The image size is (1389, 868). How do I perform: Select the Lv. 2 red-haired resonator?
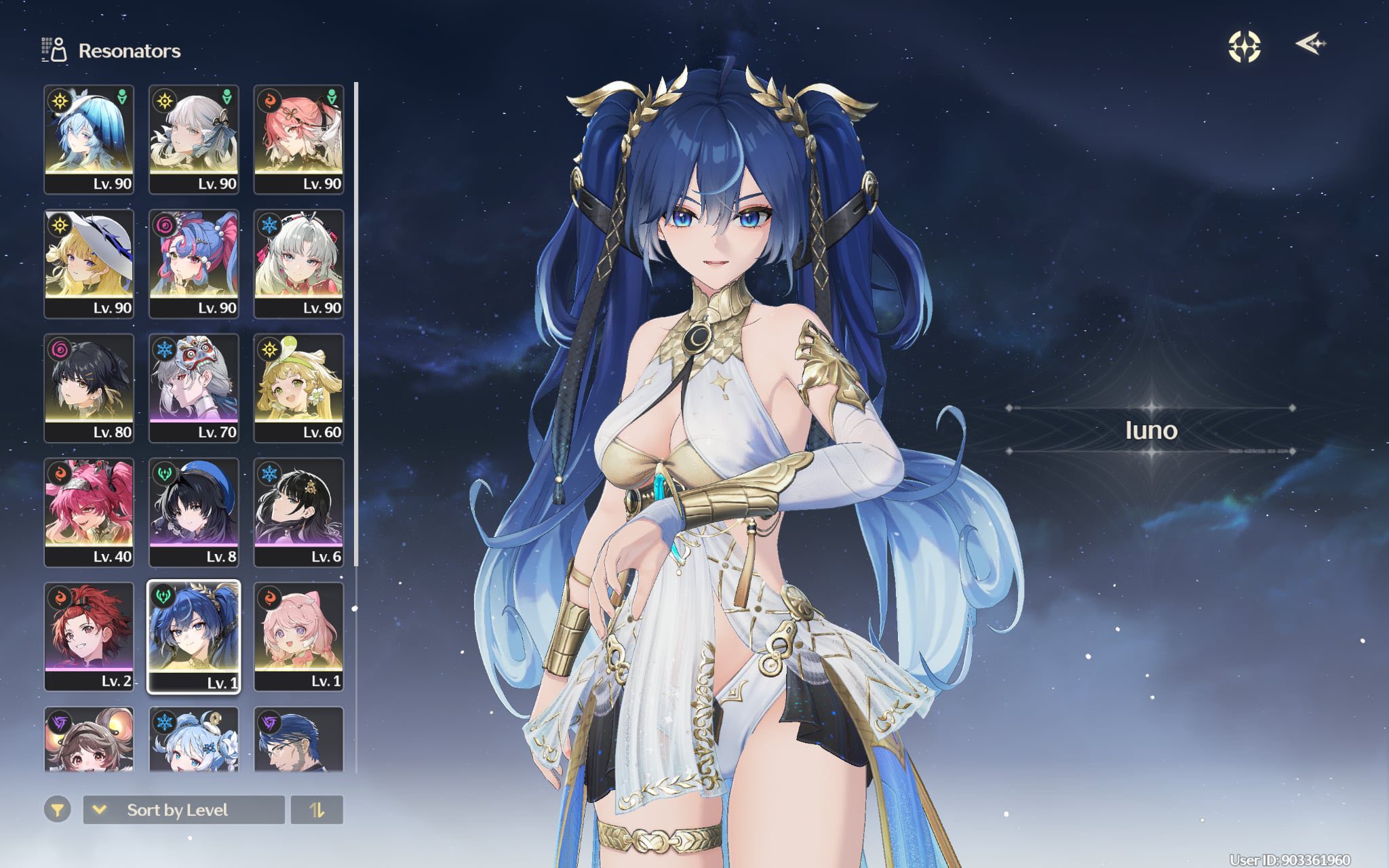click(x=89, y=636)
